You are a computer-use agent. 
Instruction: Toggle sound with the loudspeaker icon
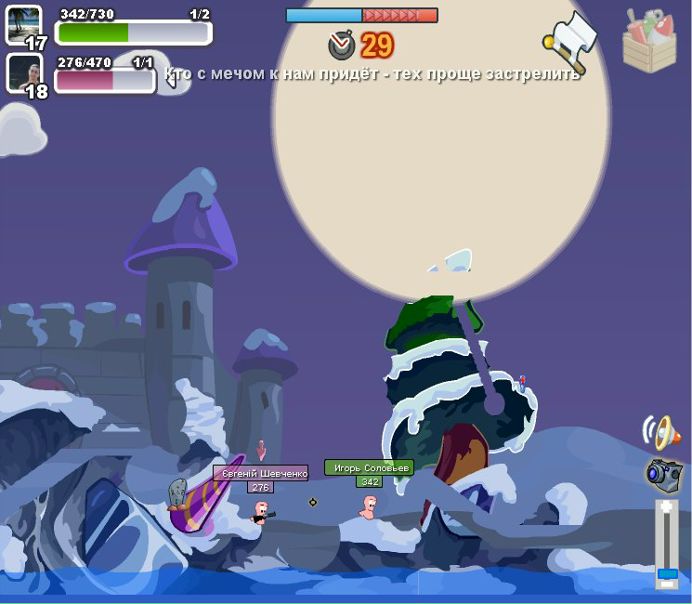click(662, 432)
